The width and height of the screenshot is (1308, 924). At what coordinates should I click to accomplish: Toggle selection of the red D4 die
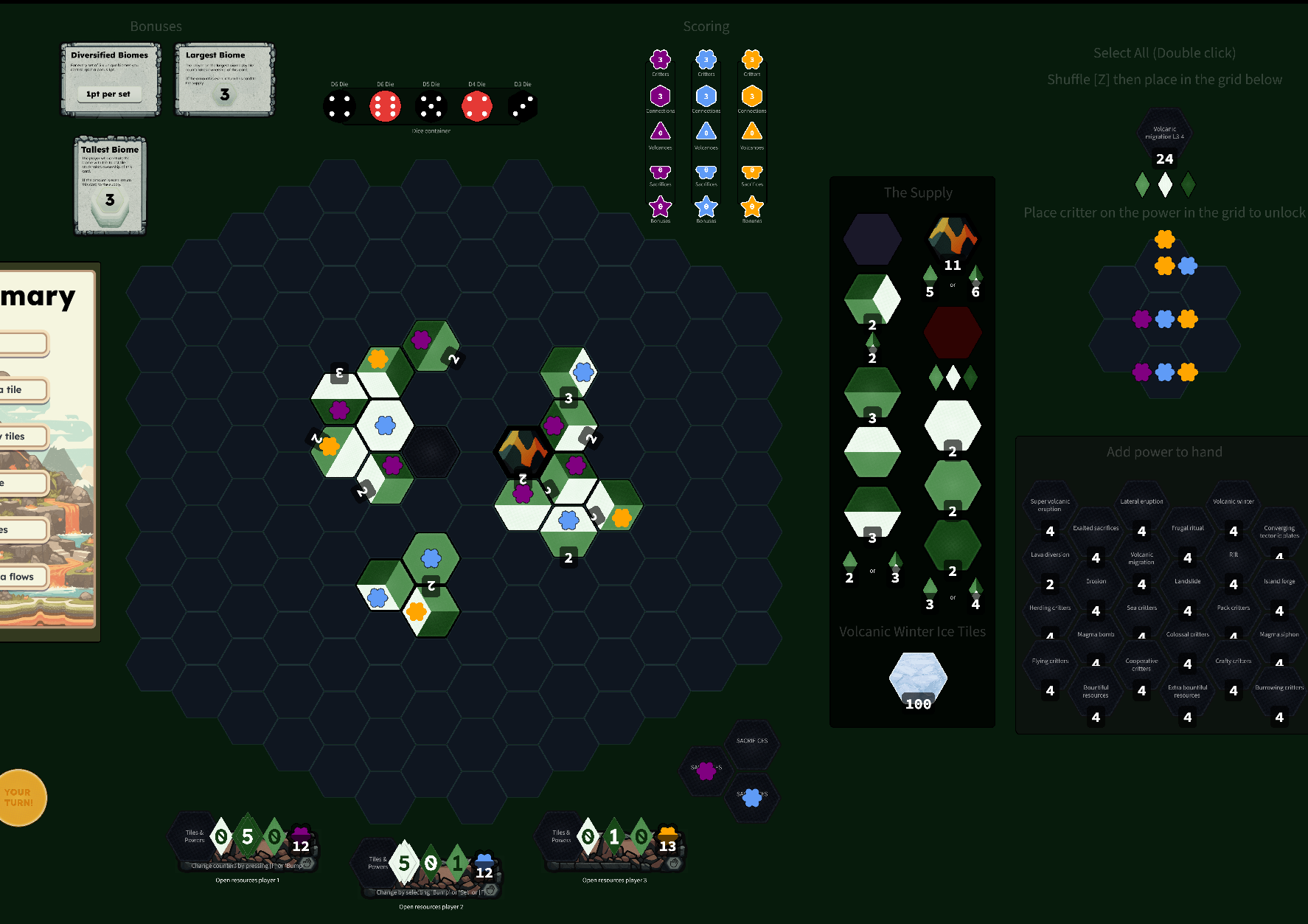click(478, 105)
